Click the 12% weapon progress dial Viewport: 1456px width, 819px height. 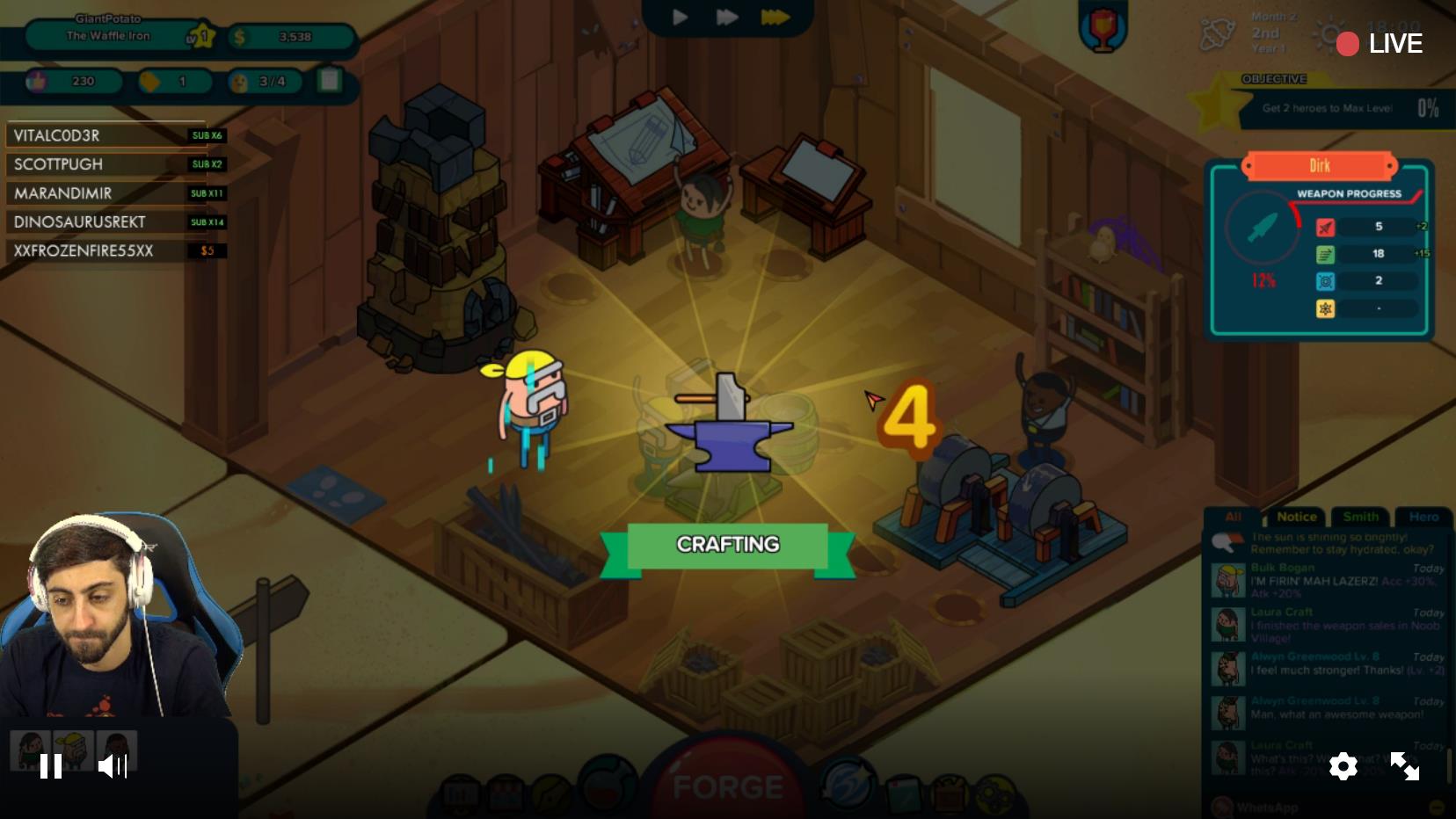[x=1263, y=228]
